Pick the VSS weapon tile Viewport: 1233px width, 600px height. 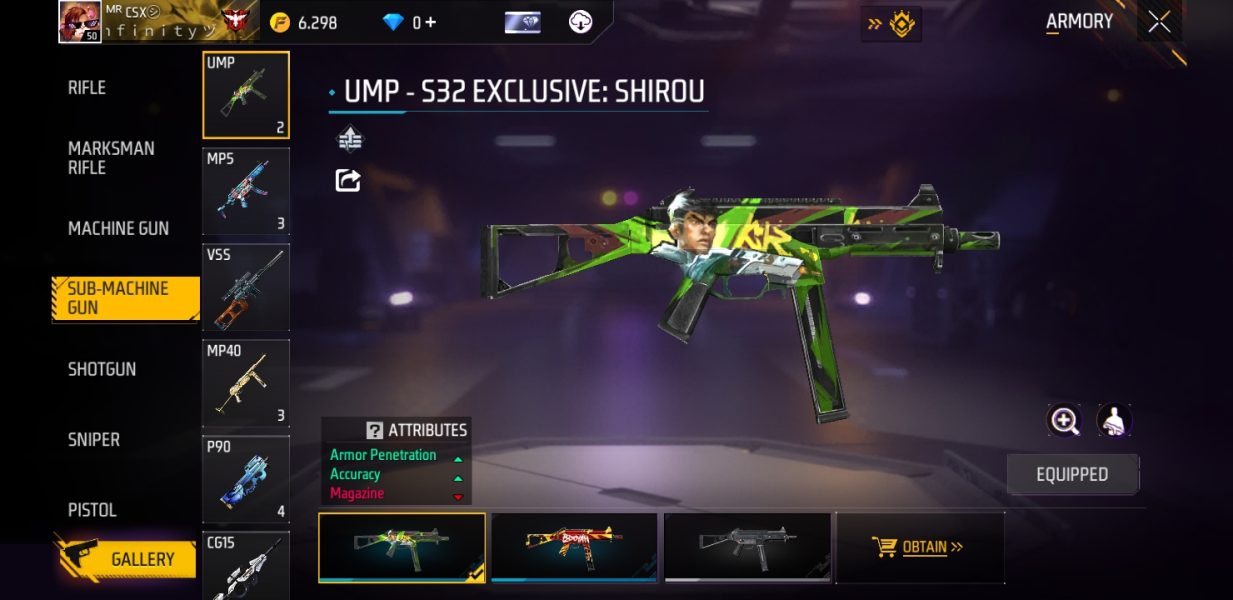click(246, 287)
